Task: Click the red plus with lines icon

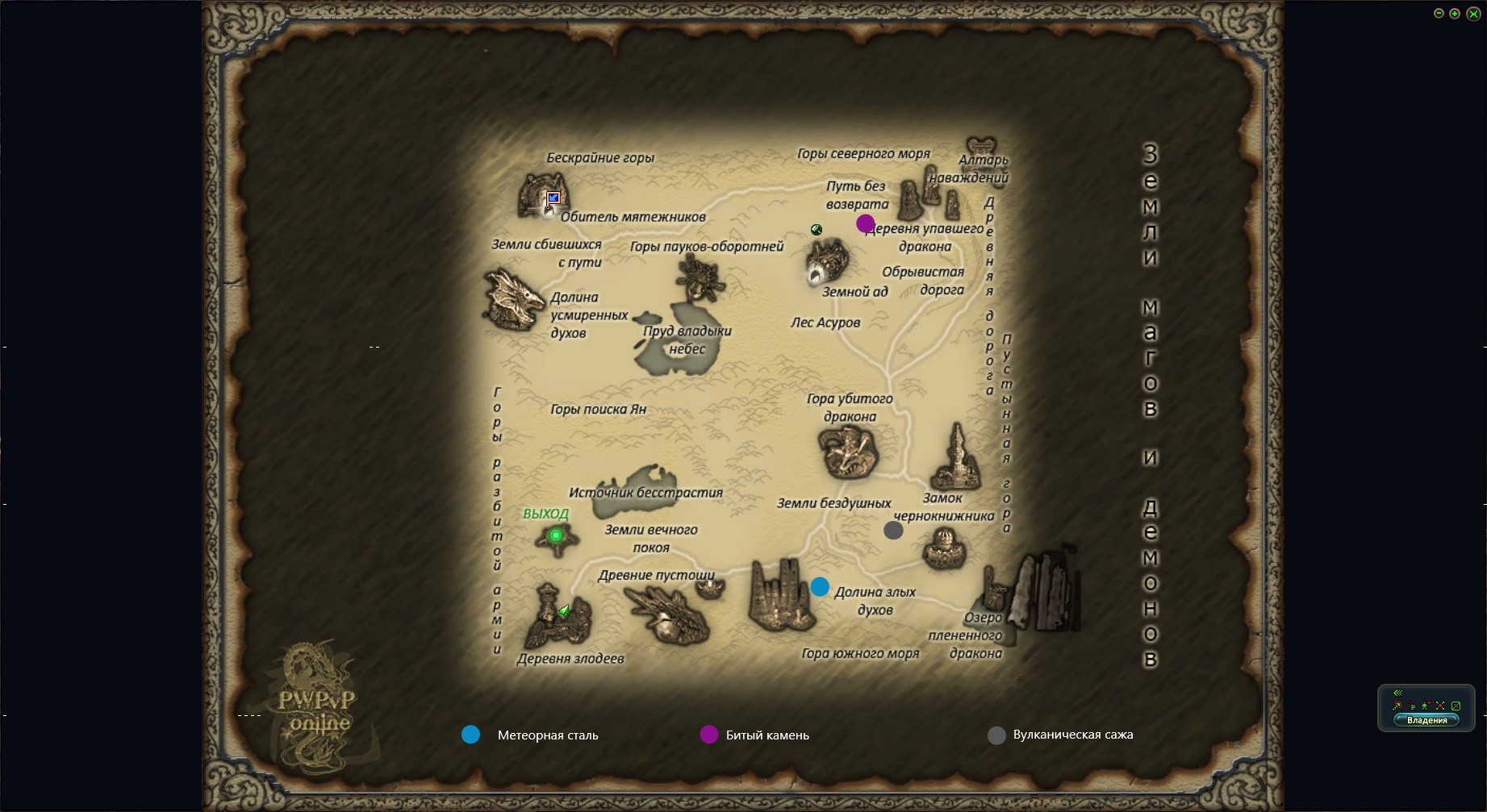Action: point(1411,706)
